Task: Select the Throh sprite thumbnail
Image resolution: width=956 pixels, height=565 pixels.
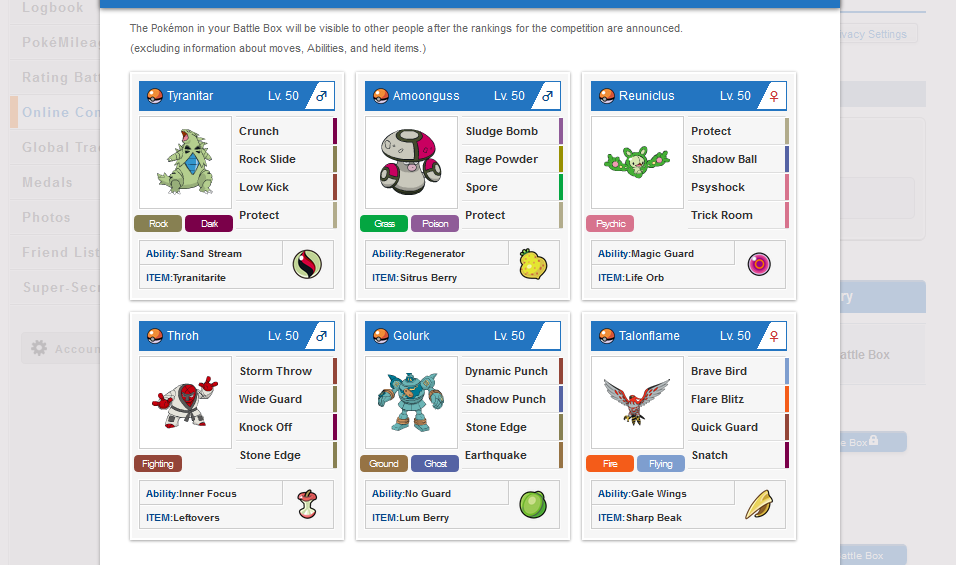Action: pyautogui.click(x=185, y=403)
